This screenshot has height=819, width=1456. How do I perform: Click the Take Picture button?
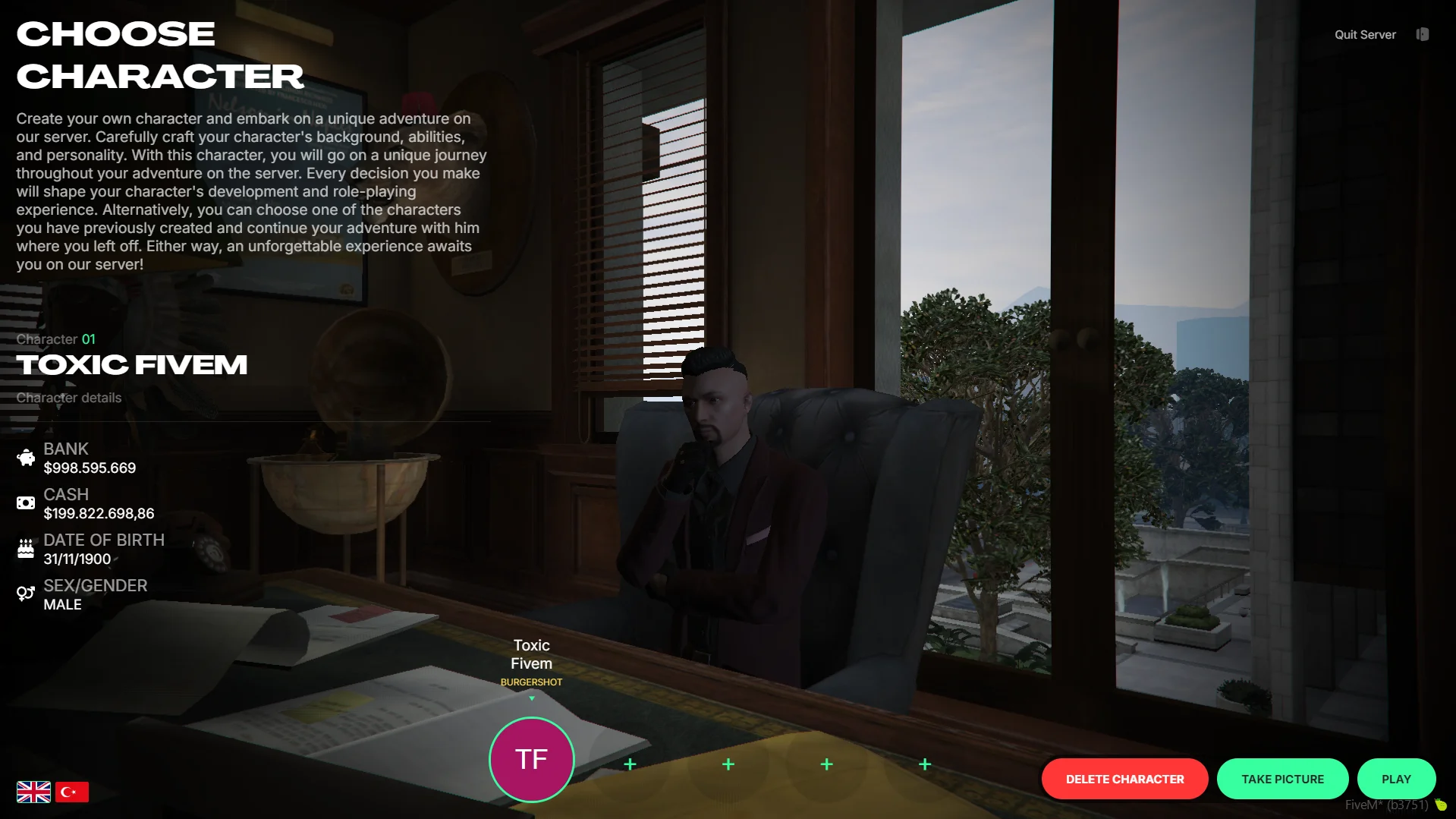click(1281, 779)
